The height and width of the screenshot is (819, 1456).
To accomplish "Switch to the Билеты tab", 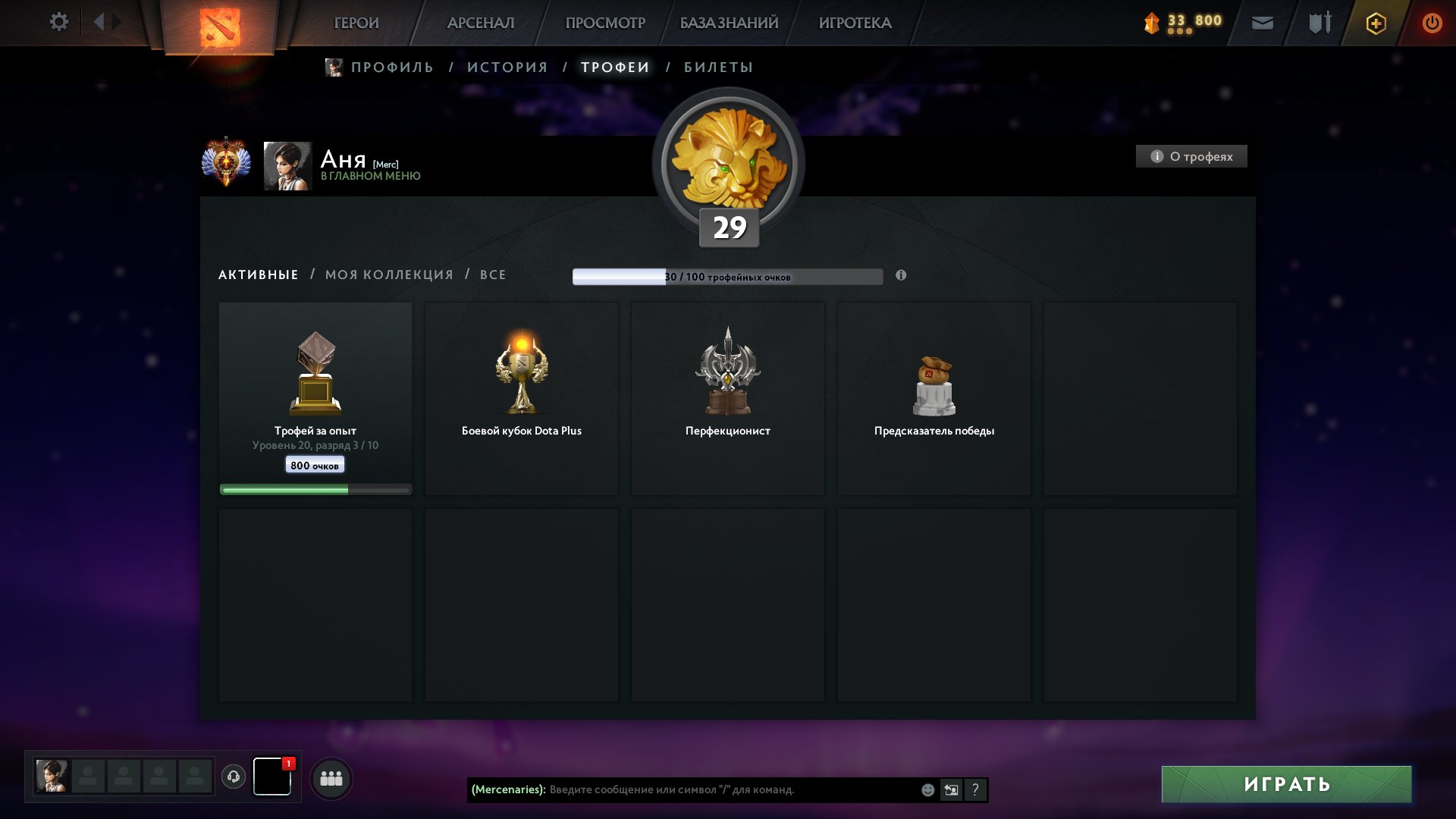I will pos(718,67).
